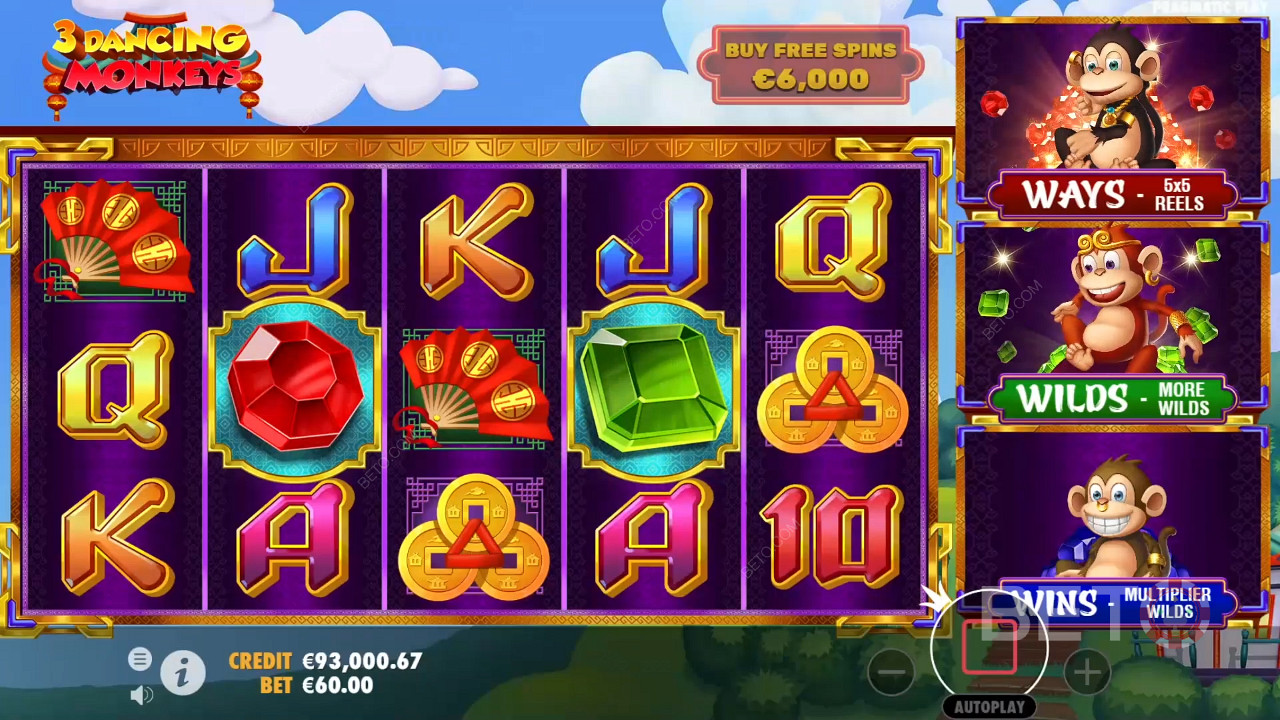Decrease the bet with the minus button
This screenshot has height=720, width=1280.
pos(891,671)
